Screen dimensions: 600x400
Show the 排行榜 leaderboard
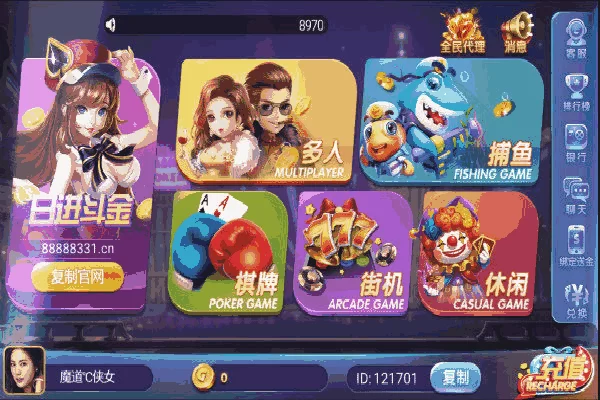[x=577, y=90]
